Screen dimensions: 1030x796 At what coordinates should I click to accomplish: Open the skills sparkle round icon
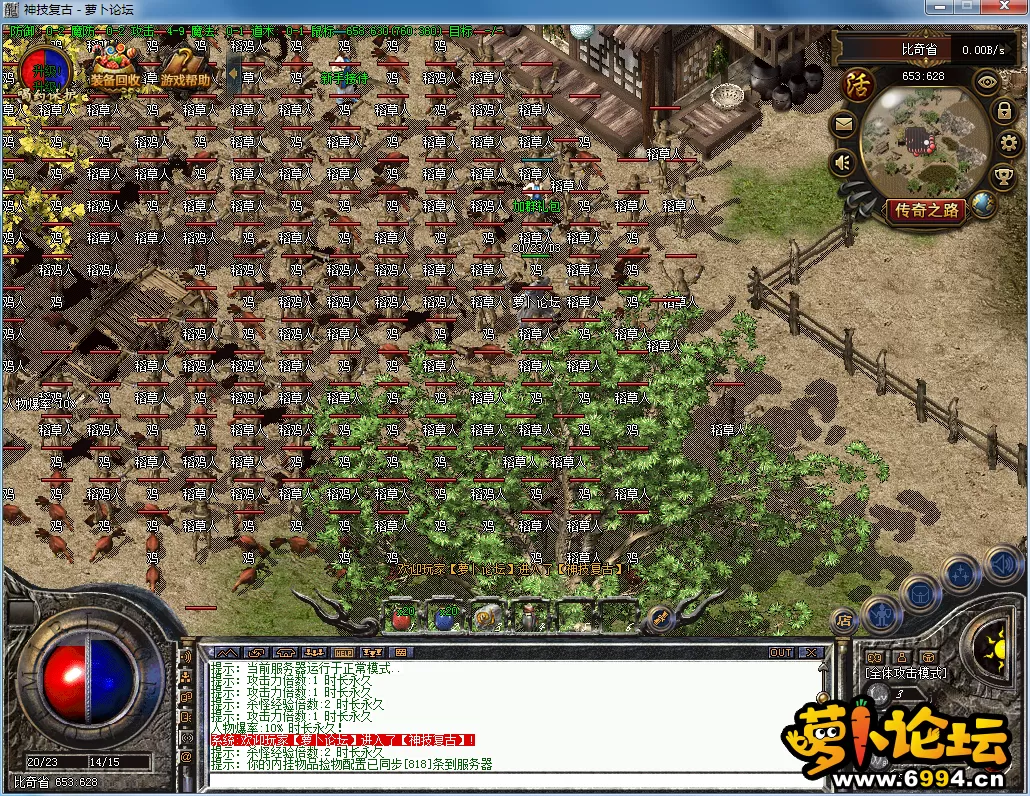tap(960, 574)
